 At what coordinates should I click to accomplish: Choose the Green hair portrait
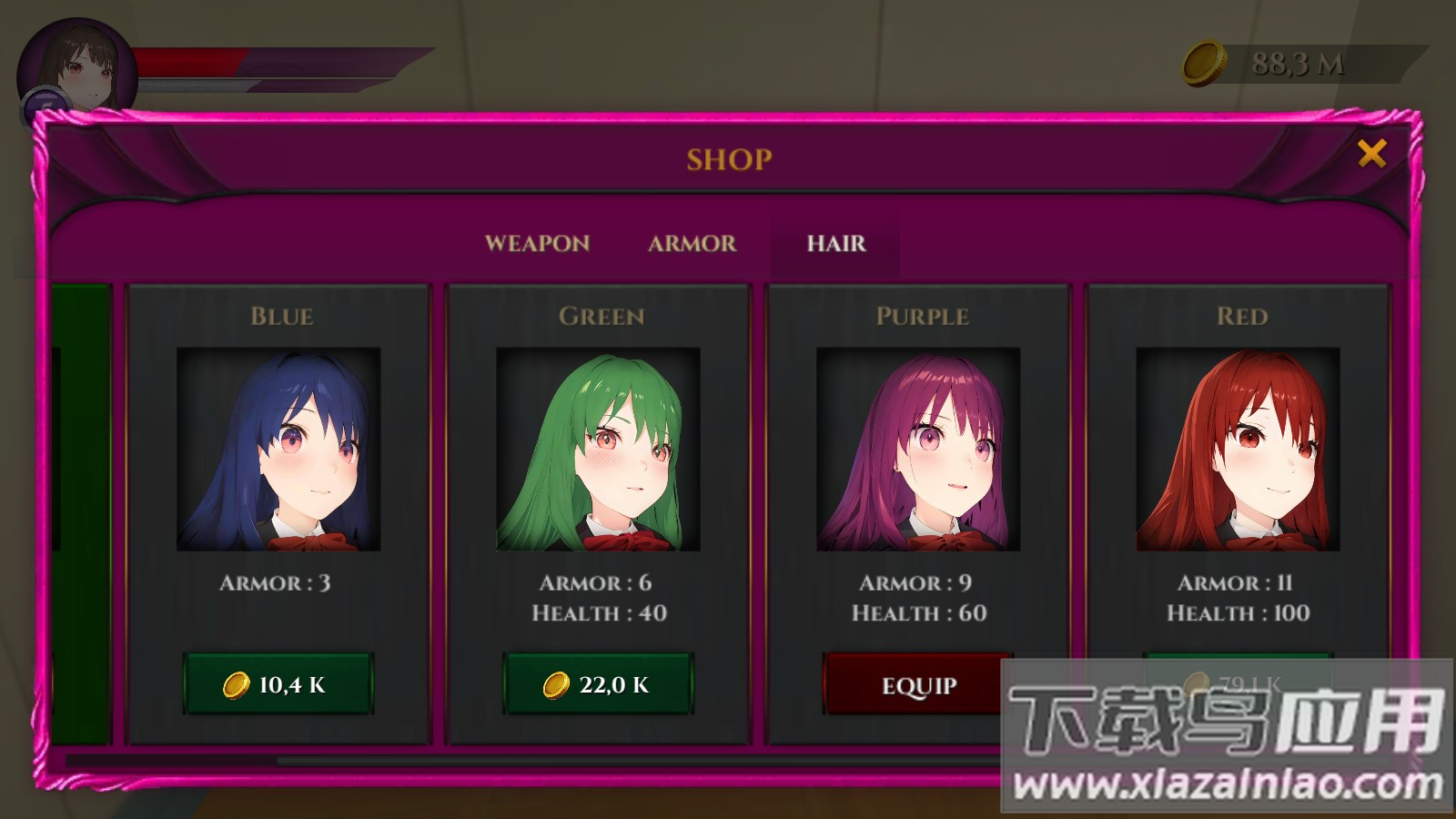click(598, 450)
